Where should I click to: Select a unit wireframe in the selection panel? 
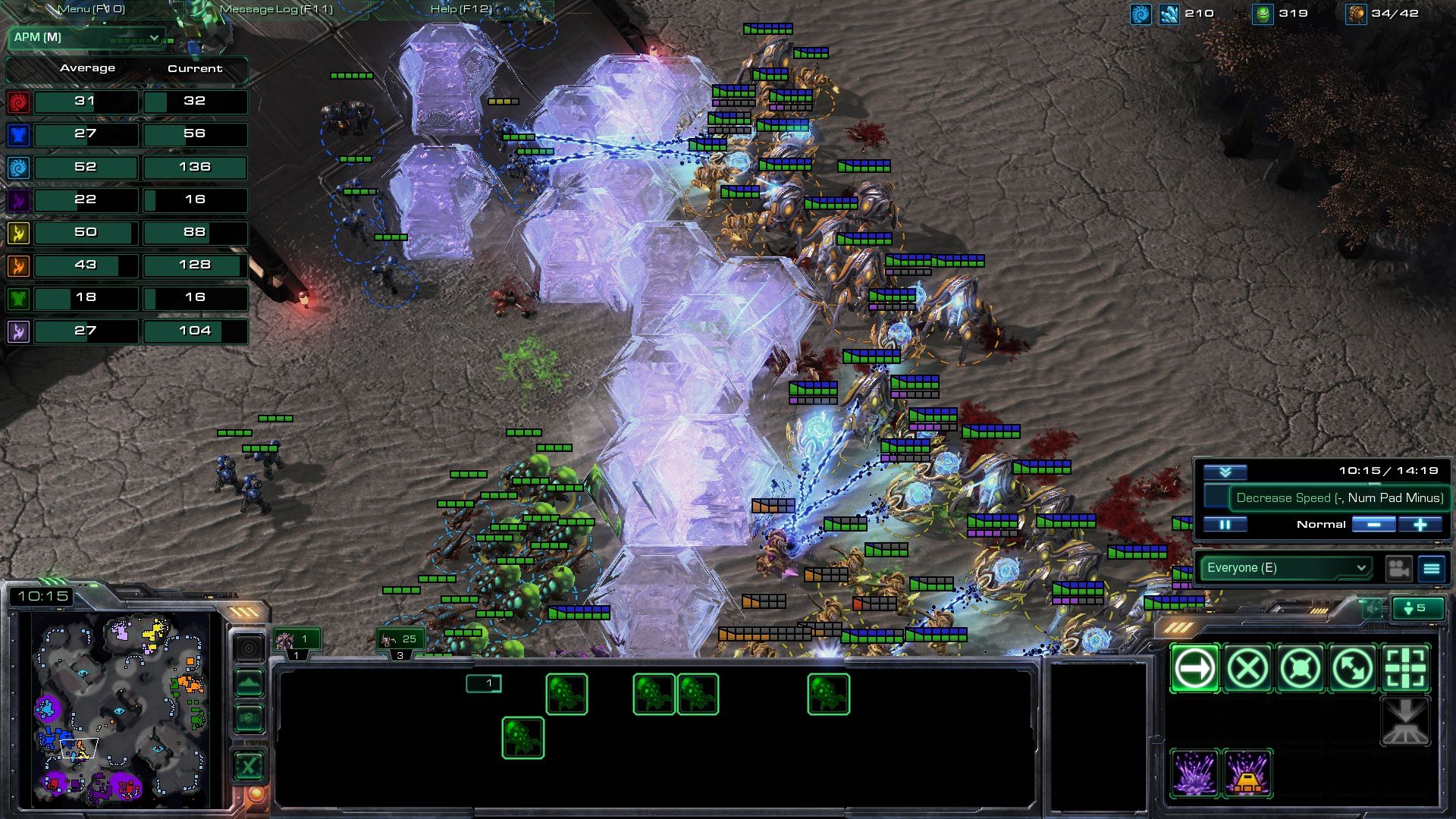[x=566, y=695]
